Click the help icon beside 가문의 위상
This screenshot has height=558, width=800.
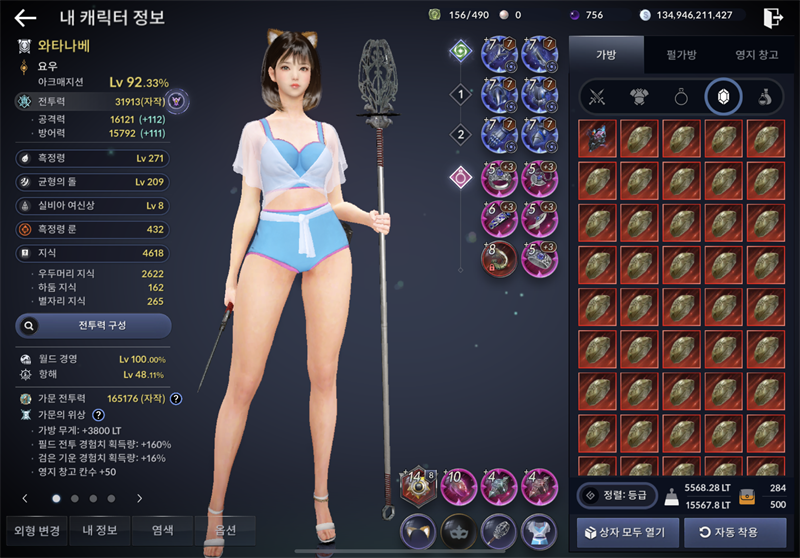click(99, 414)
